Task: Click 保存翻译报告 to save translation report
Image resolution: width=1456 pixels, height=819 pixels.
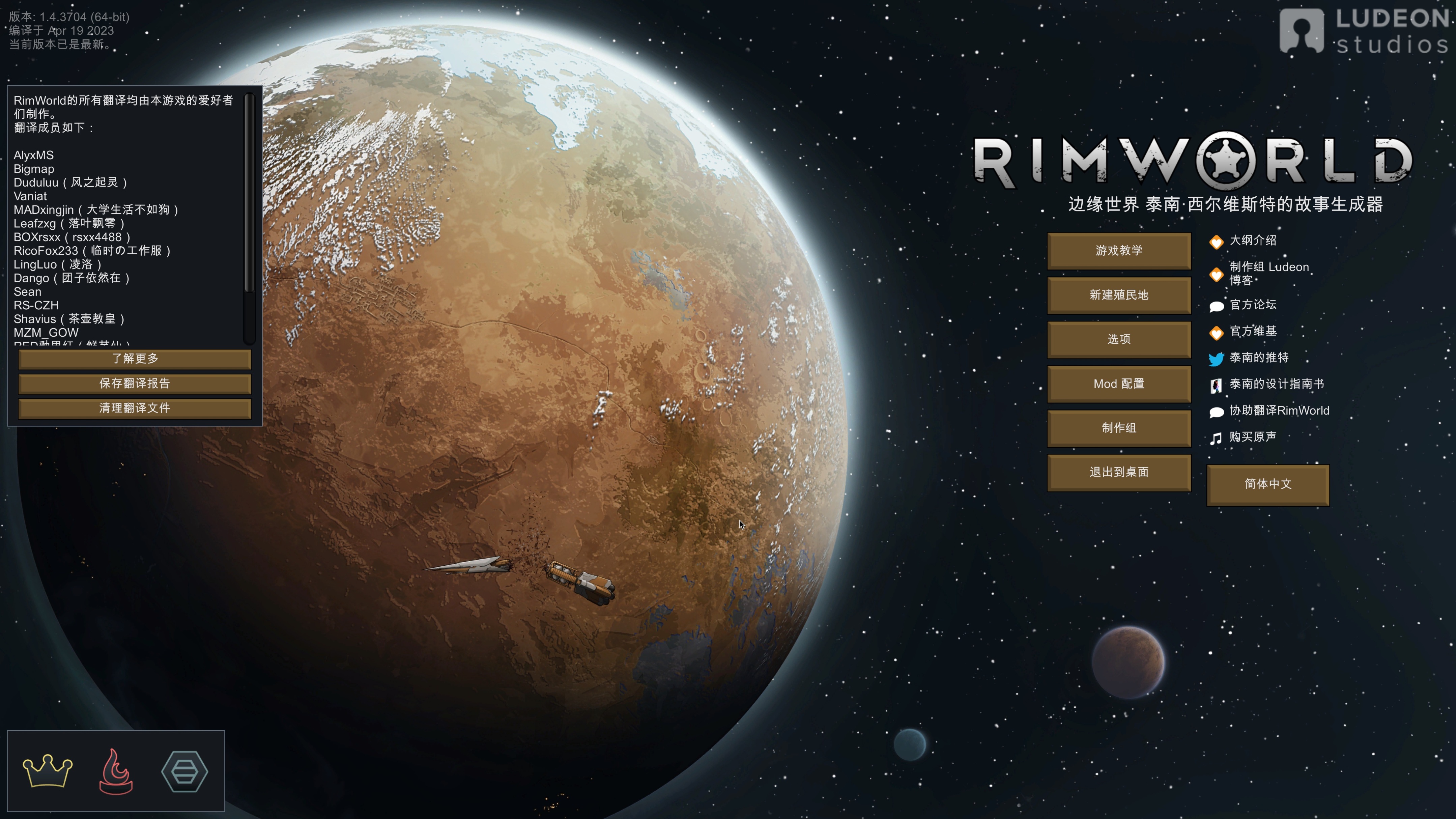Action: click(135, 383)
